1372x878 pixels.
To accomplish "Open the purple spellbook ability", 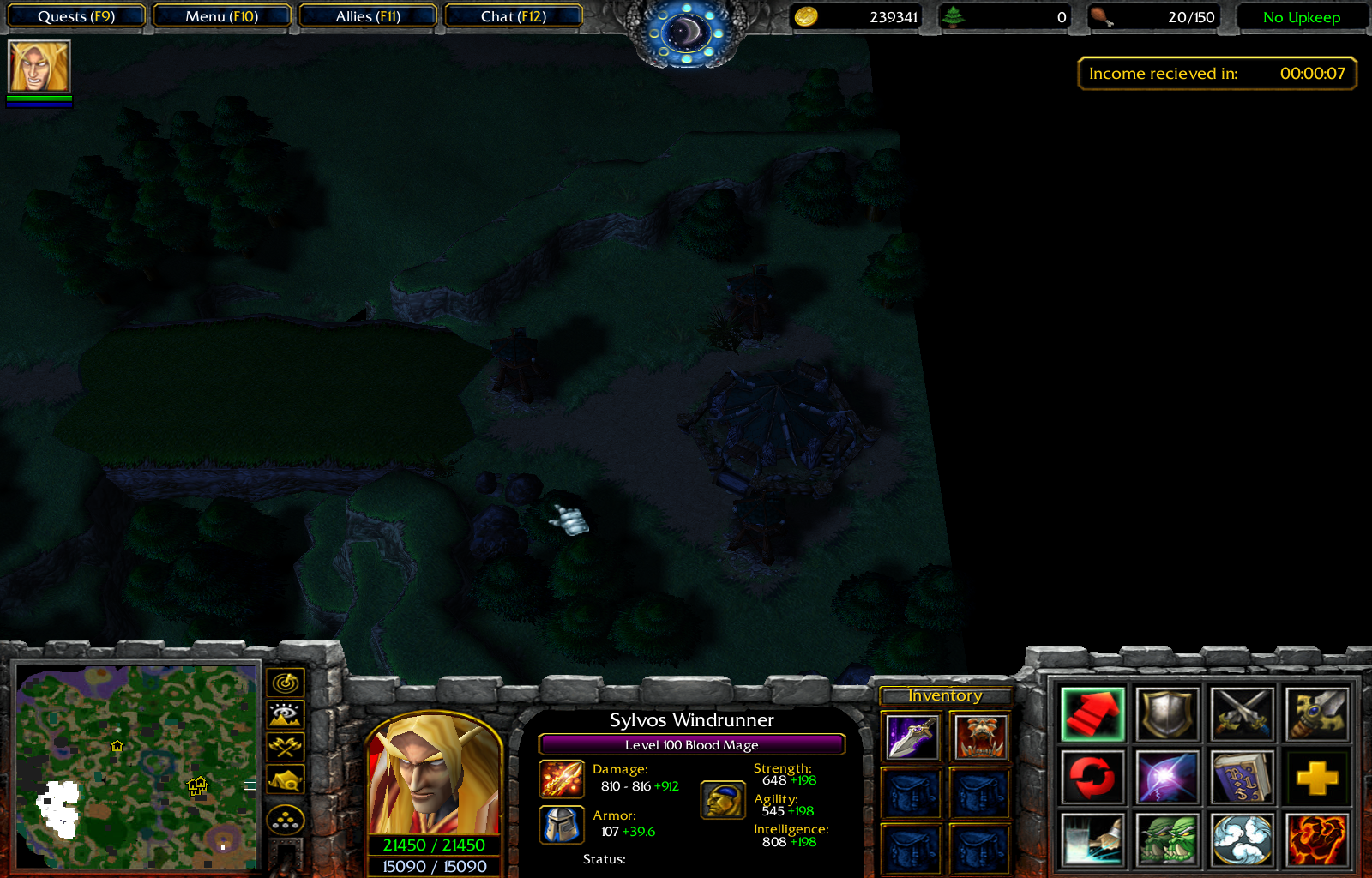I will click(1242, 778).
